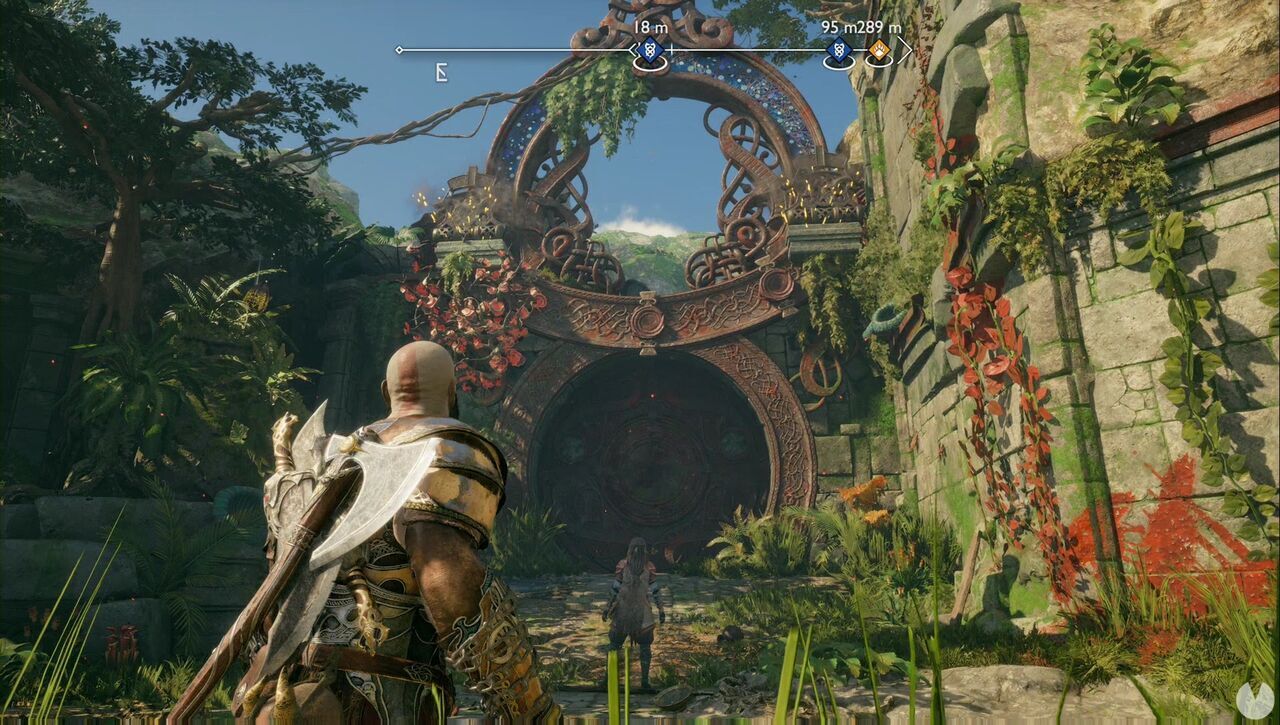This screenshot has width=1280, height=725.
Task: Select the nearest blue diamond marker's base ring
Action: (x=651, y=64)
